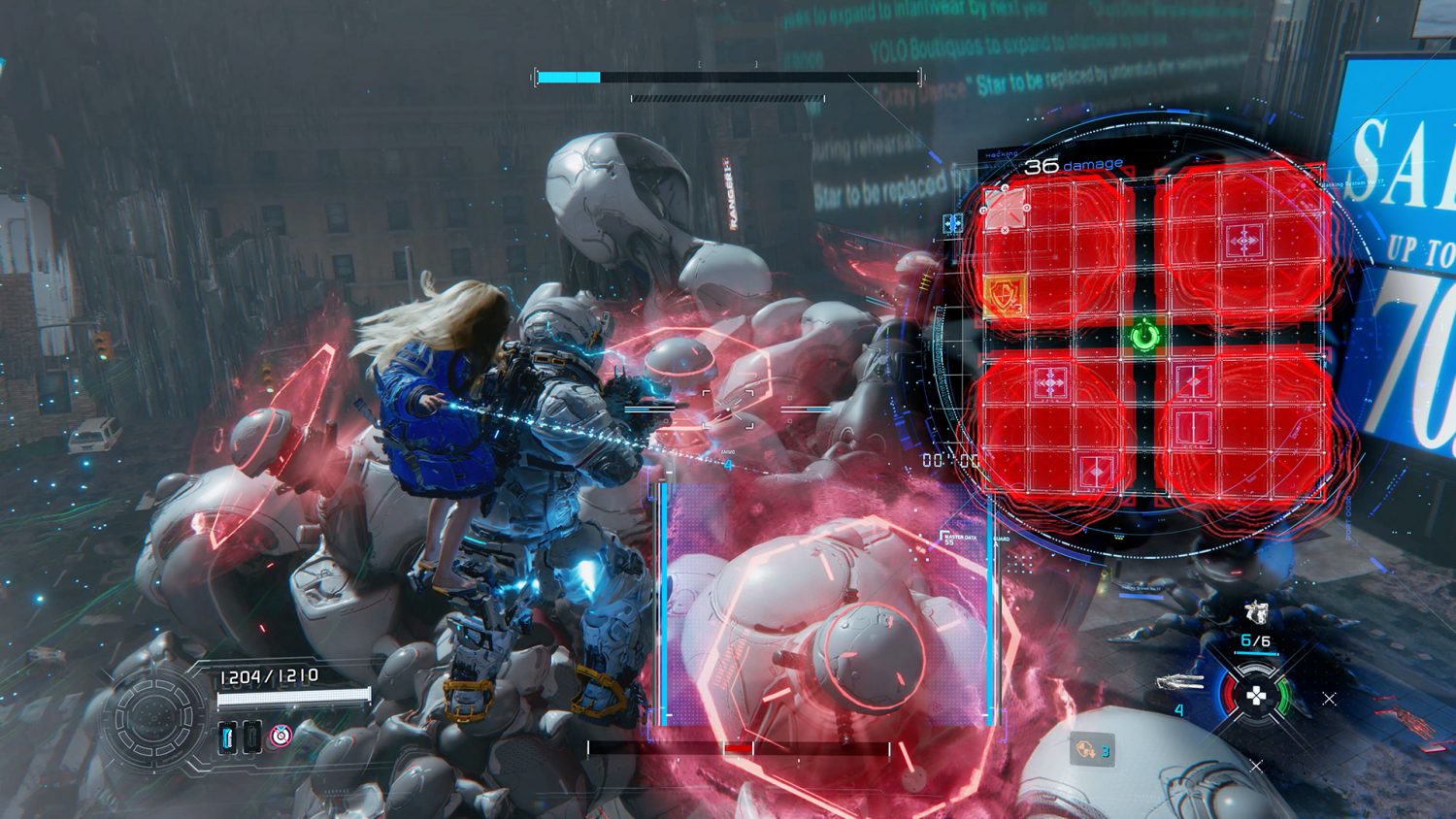Select the blue arrows icon left of the hacking grid
Image resolution: width=1456 pixels, height=819 pixels.
[952, 224]
